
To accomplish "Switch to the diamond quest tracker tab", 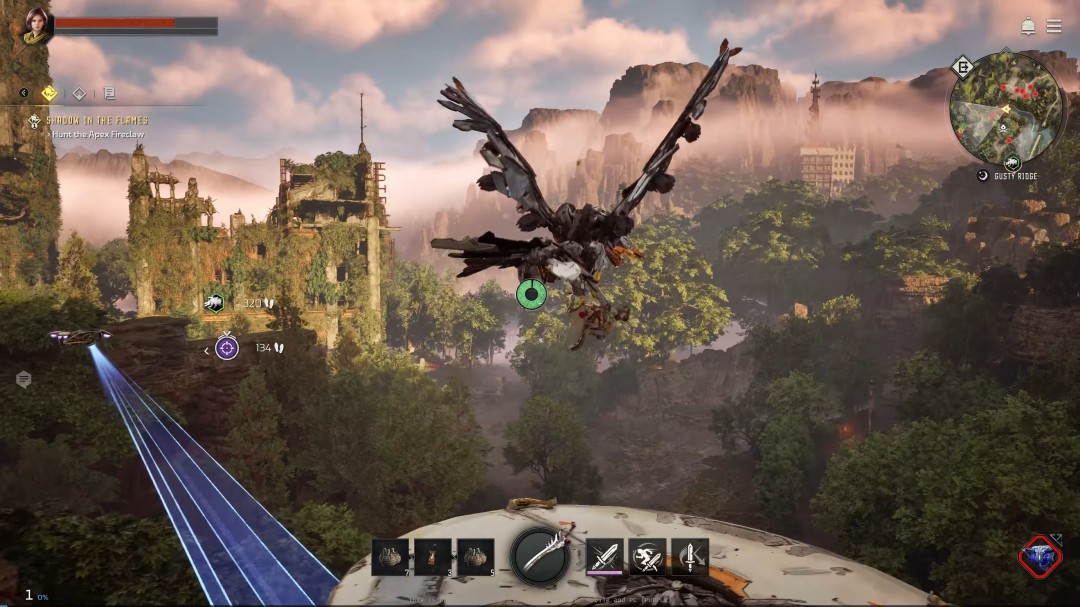I will (x=79, y=94).
